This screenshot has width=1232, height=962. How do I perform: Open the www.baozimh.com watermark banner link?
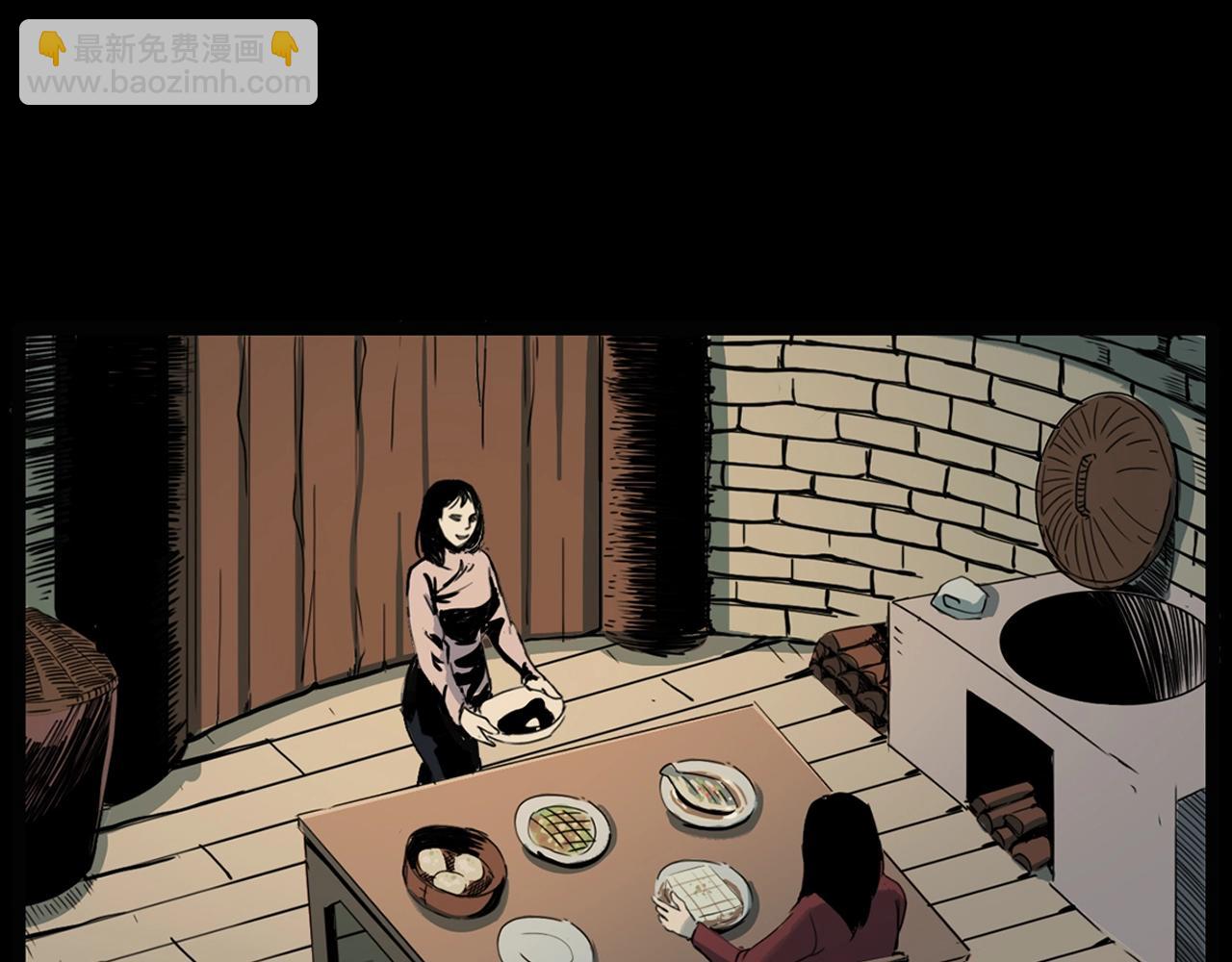[x=168, y=63]
